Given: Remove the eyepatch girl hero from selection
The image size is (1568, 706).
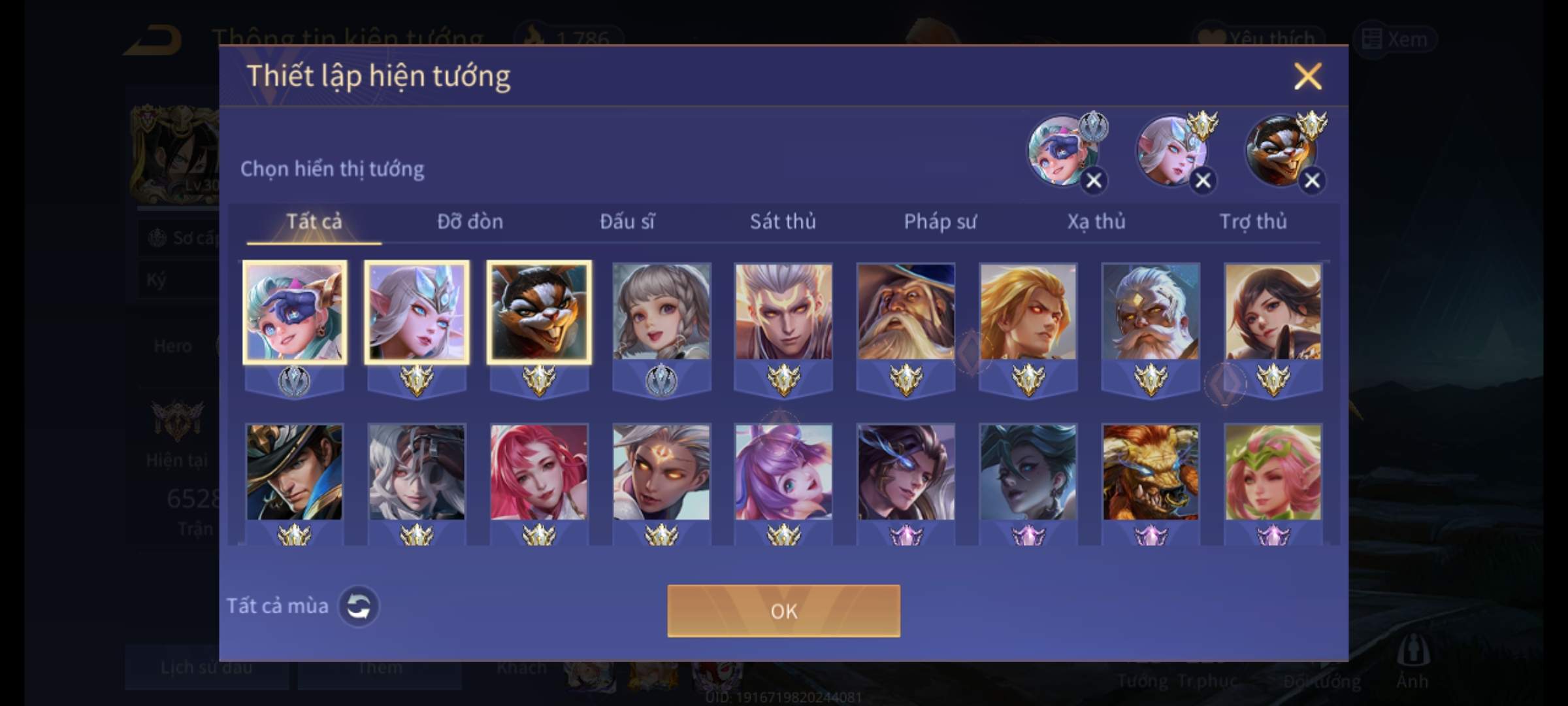Looking at the screenshot, I should (x=1094, y=180).
